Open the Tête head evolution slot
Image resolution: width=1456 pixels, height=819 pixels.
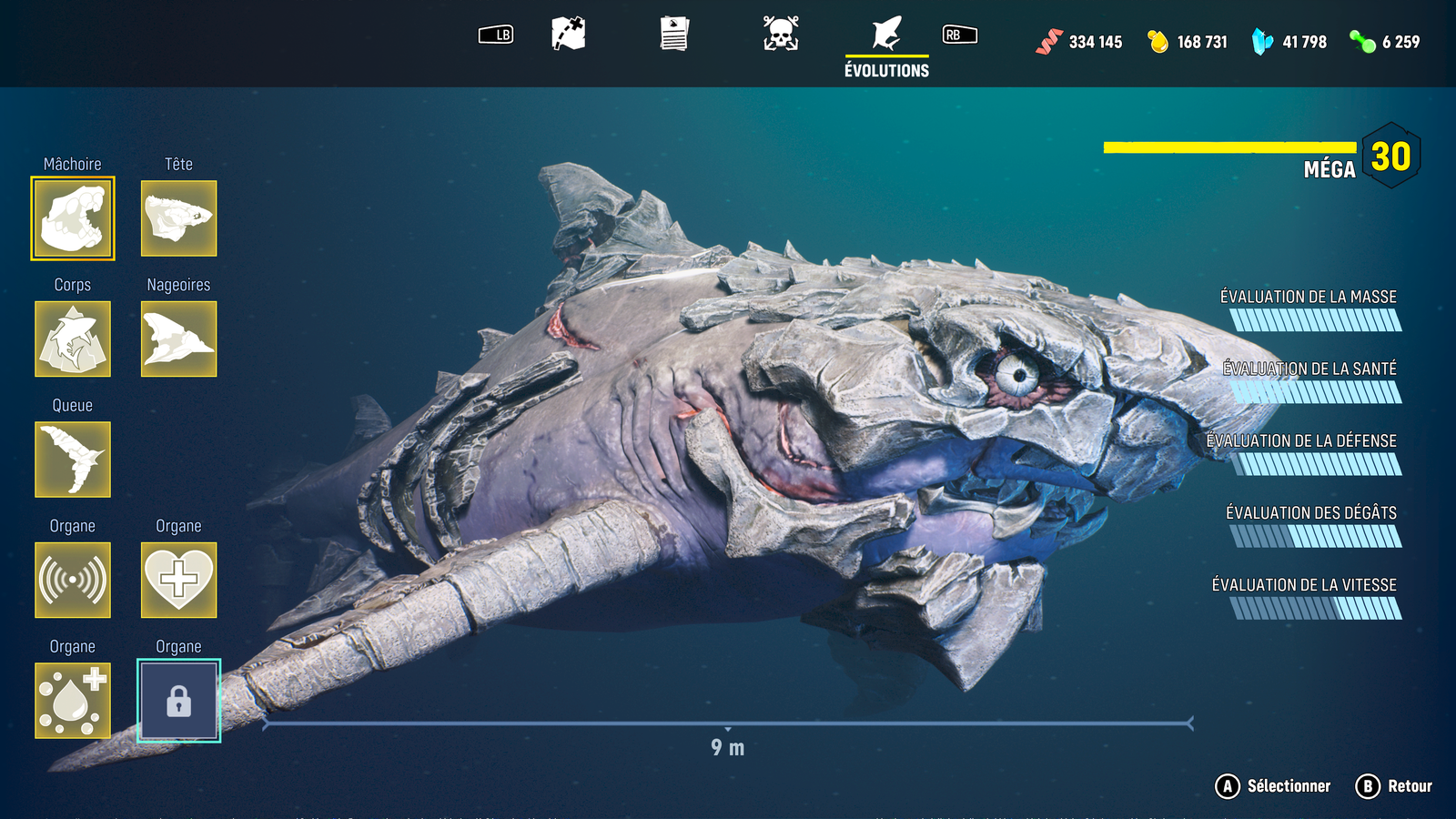pos(178,218)
